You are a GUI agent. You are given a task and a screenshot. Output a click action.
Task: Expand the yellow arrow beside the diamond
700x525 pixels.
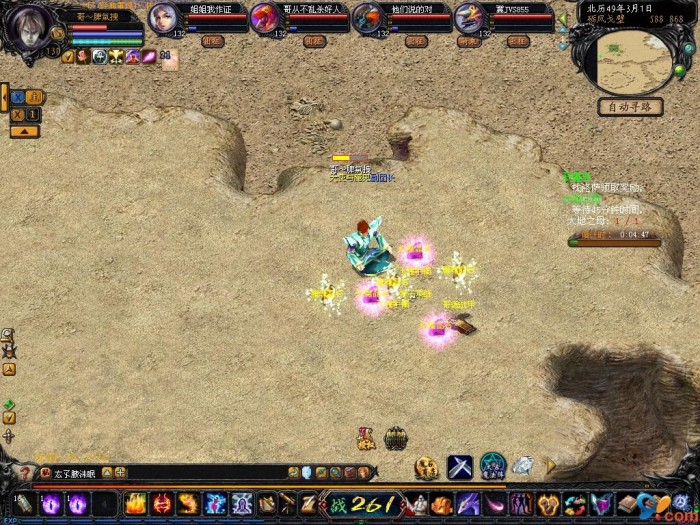click(549, 465)
